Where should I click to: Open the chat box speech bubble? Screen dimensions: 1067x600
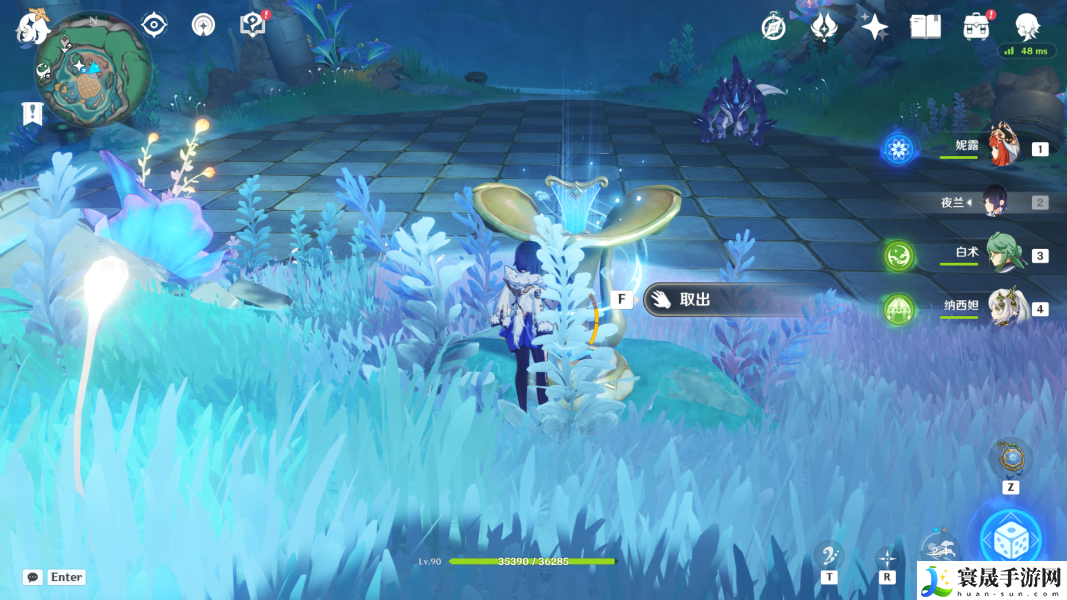click(33, 577)
